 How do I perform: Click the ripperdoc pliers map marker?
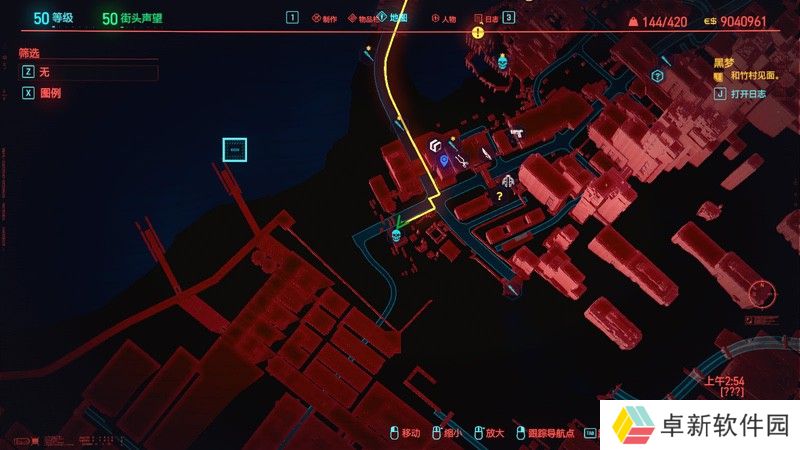tap(462, 158)
